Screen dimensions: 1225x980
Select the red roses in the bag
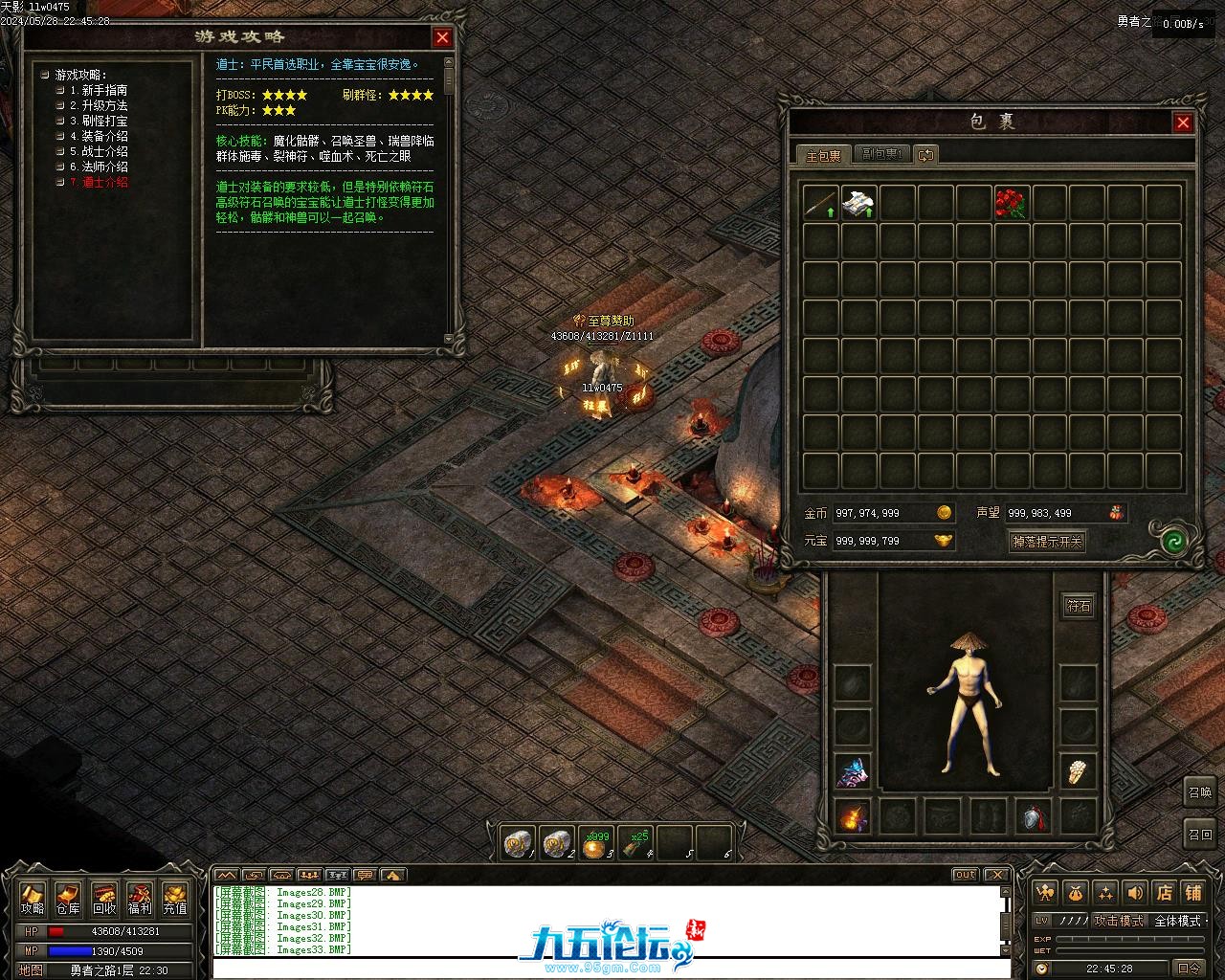pos(1012,203)
